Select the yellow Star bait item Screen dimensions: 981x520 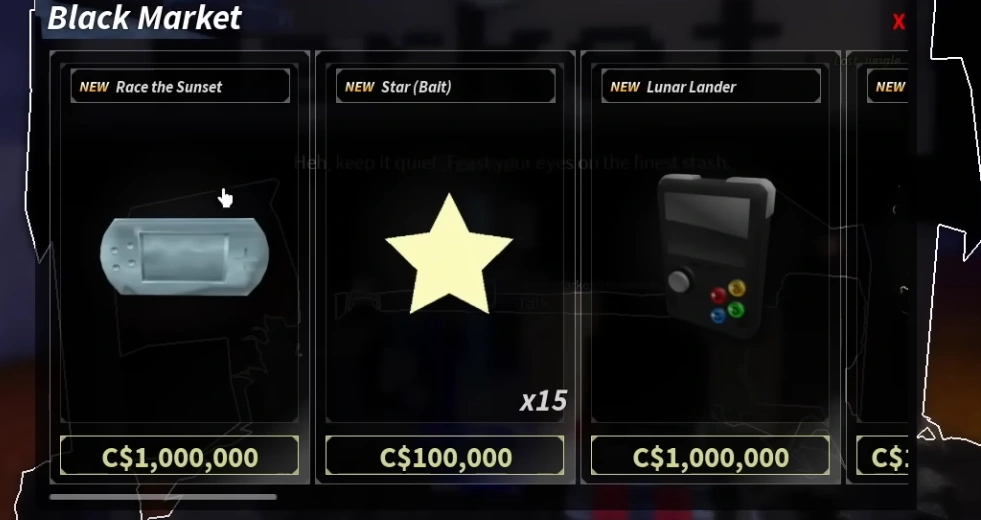point(448,255)
